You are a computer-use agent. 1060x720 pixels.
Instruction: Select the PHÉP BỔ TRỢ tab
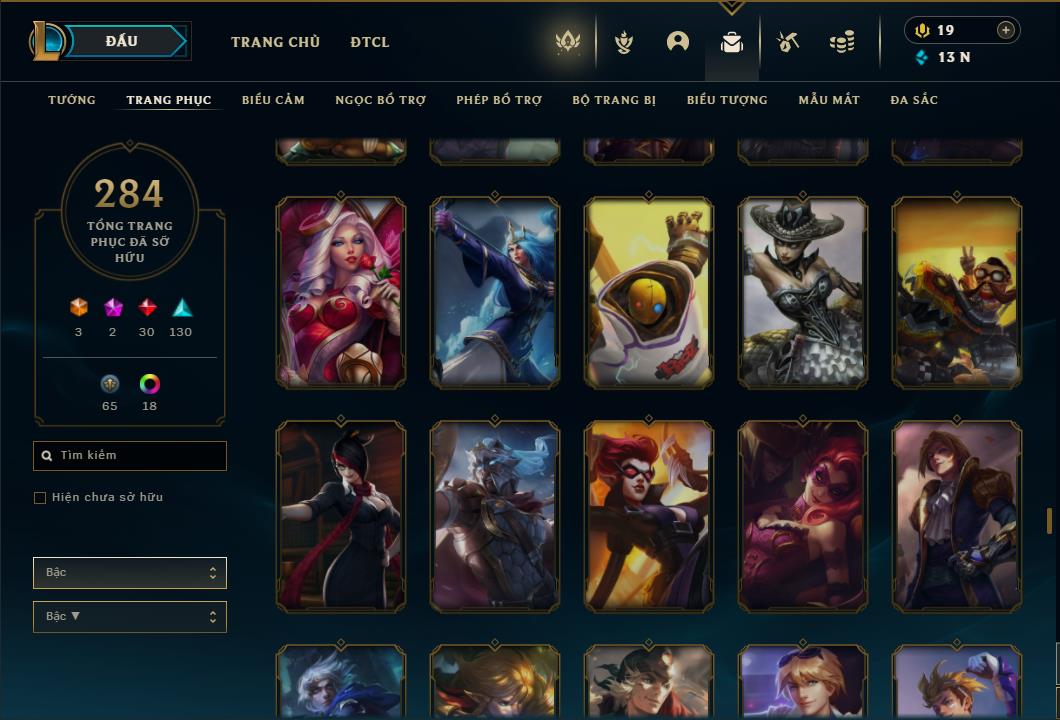(x=499, y=100)
